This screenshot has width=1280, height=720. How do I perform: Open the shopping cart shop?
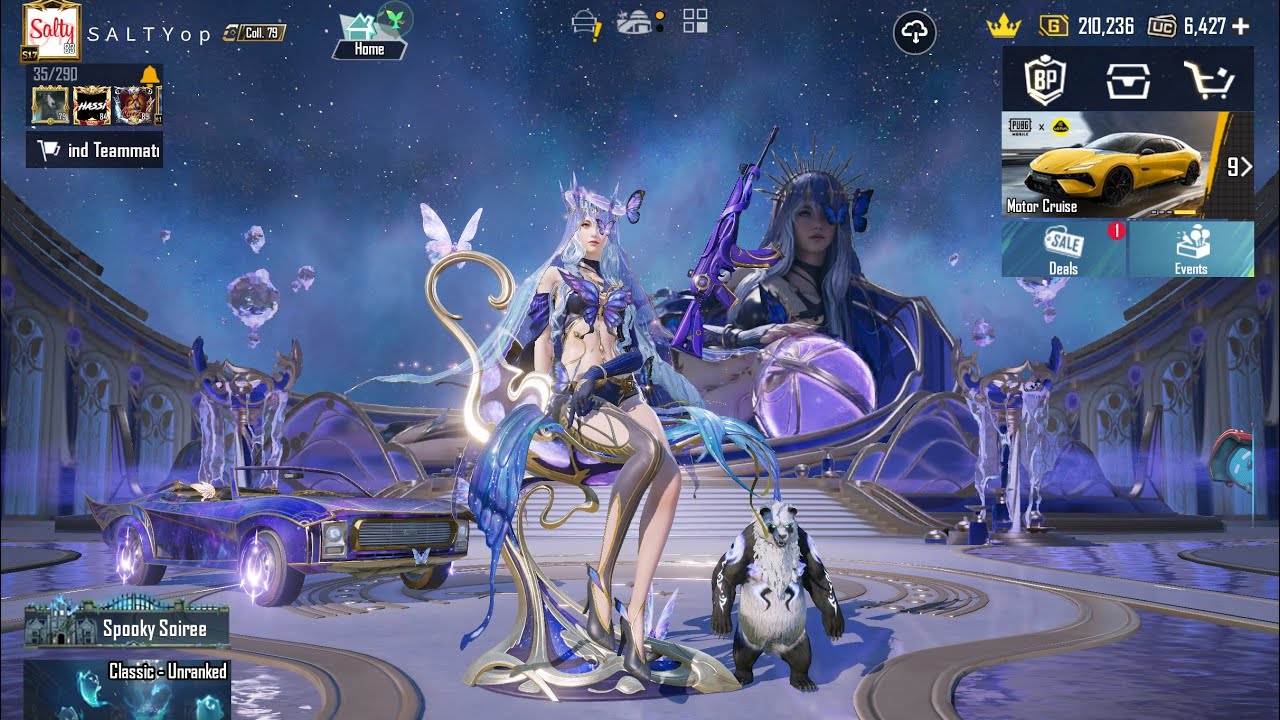pyautogui.click(x=1209, y=80)
